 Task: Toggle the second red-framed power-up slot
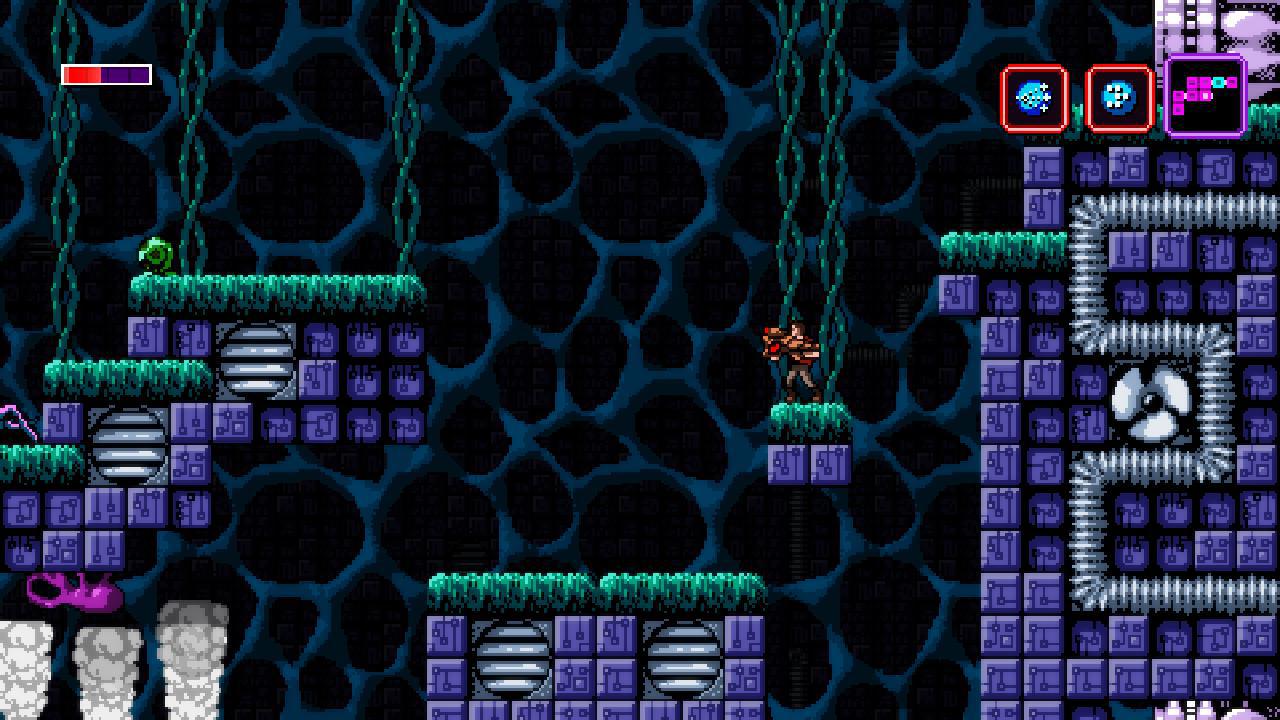(1119, 99)
